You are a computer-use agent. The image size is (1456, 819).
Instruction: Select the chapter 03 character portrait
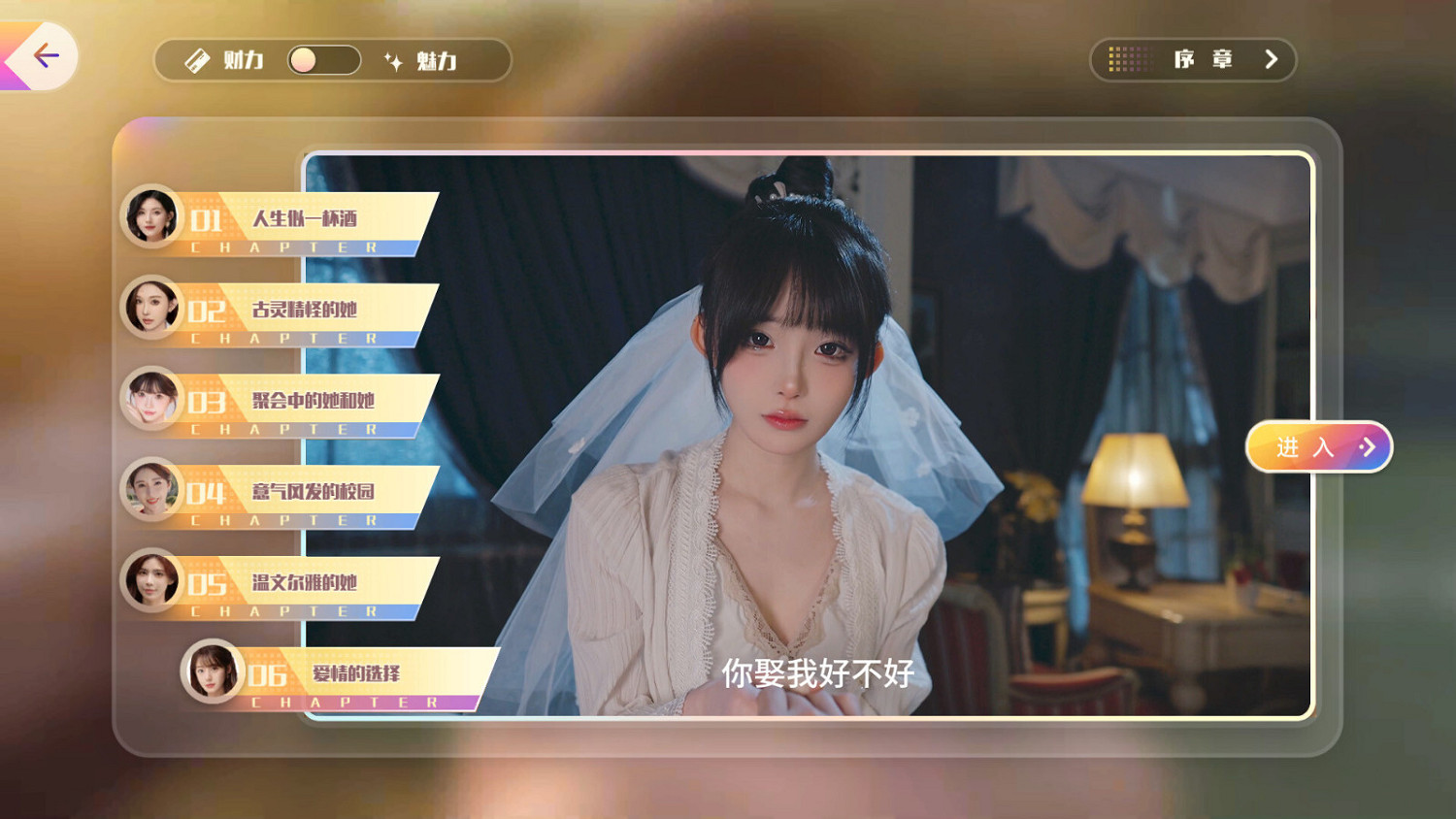pyautogui.click(x=152, y=399)
